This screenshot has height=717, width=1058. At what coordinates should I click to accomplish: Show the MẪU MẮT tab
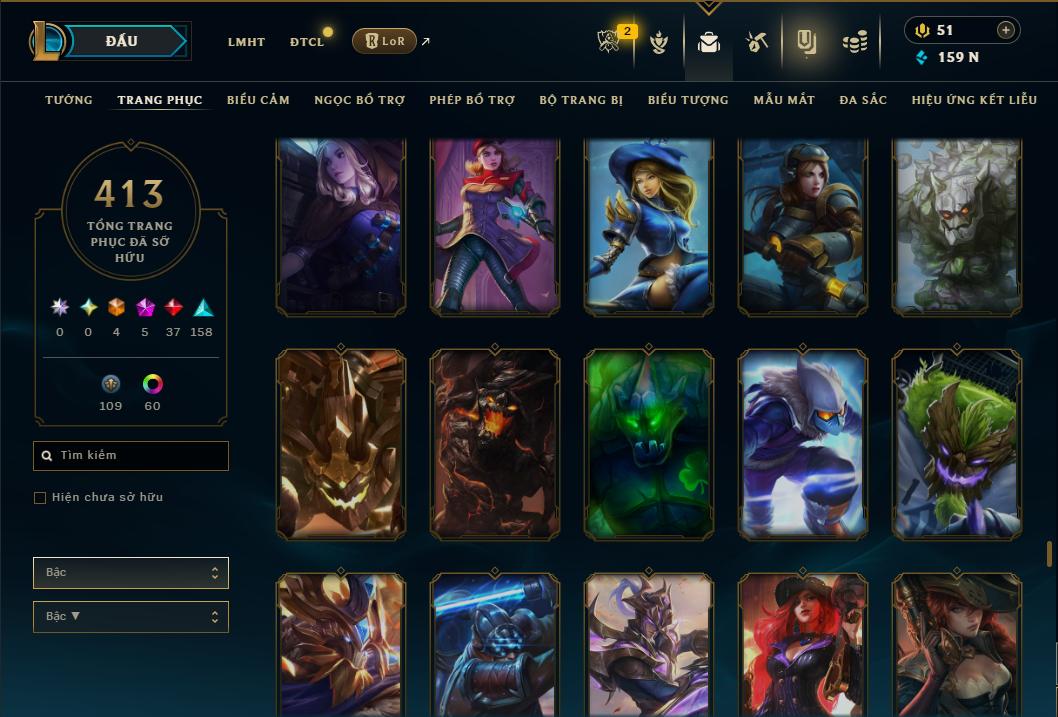tap(784, 100)
